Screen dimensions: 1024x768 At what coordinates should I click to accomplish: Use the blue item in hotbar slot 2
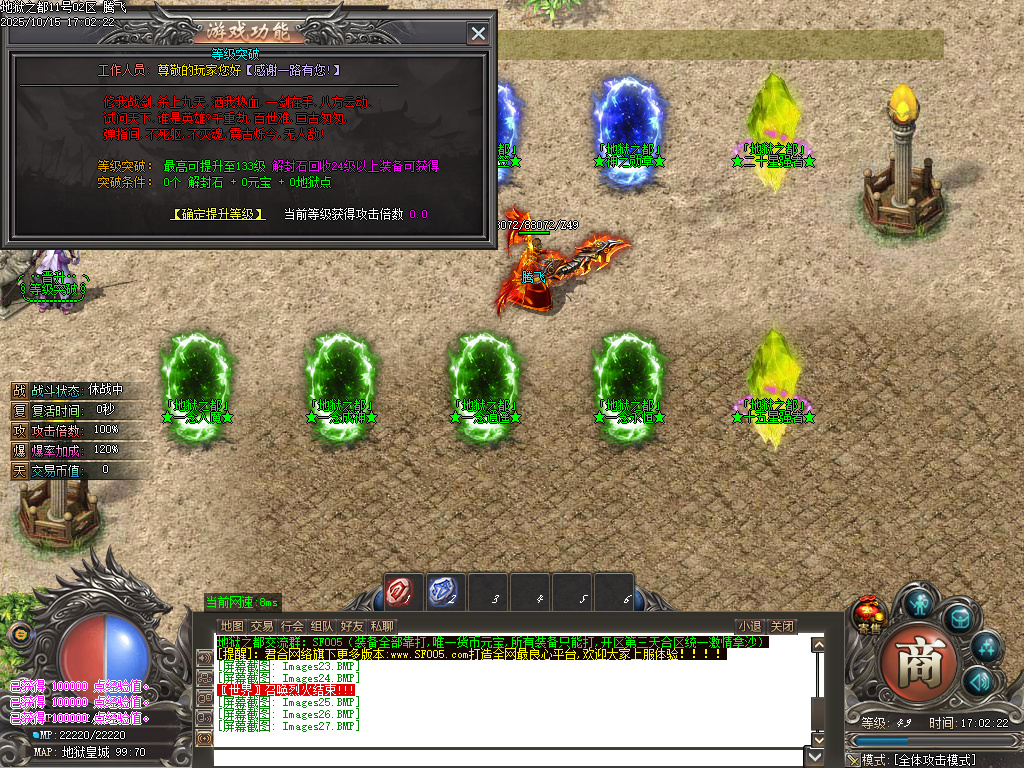[x=442, y=592]
